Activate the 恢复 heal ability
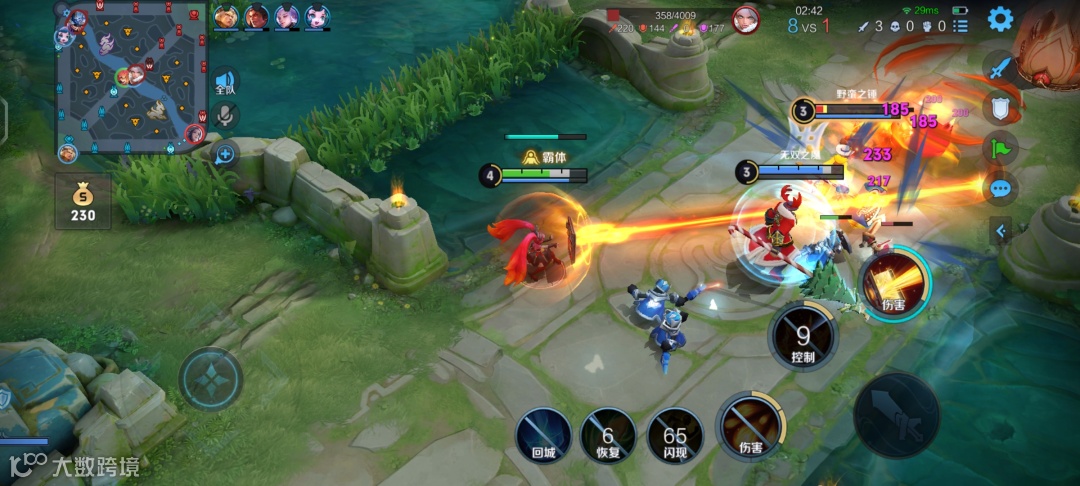 point(608,437)
